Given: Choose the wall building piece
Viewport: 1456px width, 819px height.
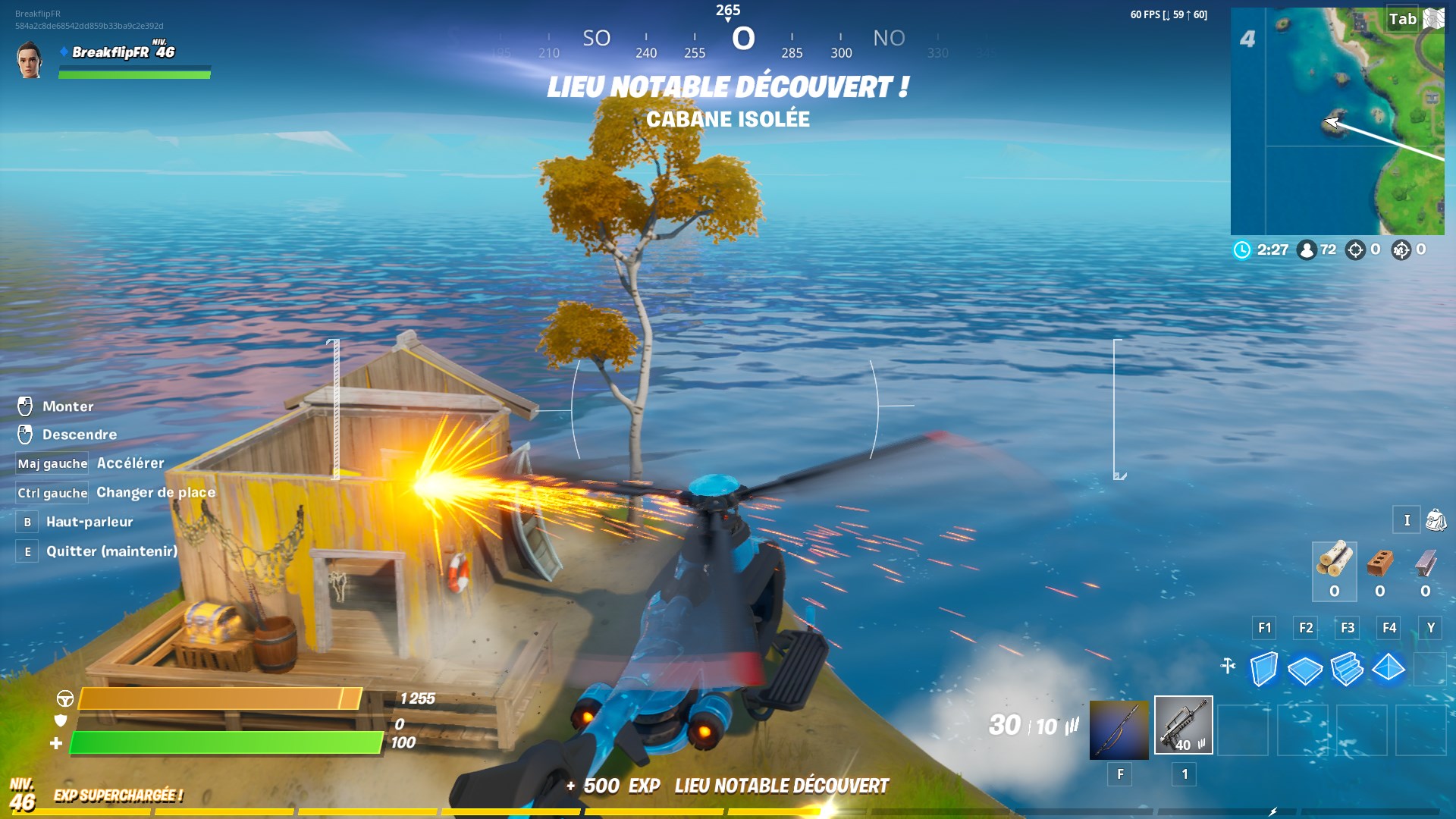Looking at the screenshot, I should click(1263, 669).
